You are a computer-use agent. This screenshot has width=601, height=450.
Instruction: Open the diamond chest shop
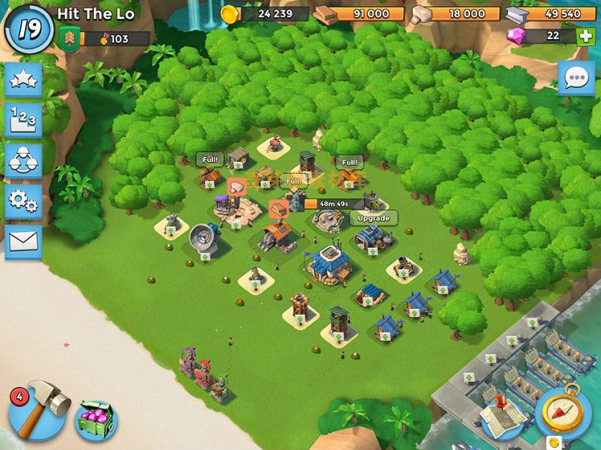tap(96, 420)
